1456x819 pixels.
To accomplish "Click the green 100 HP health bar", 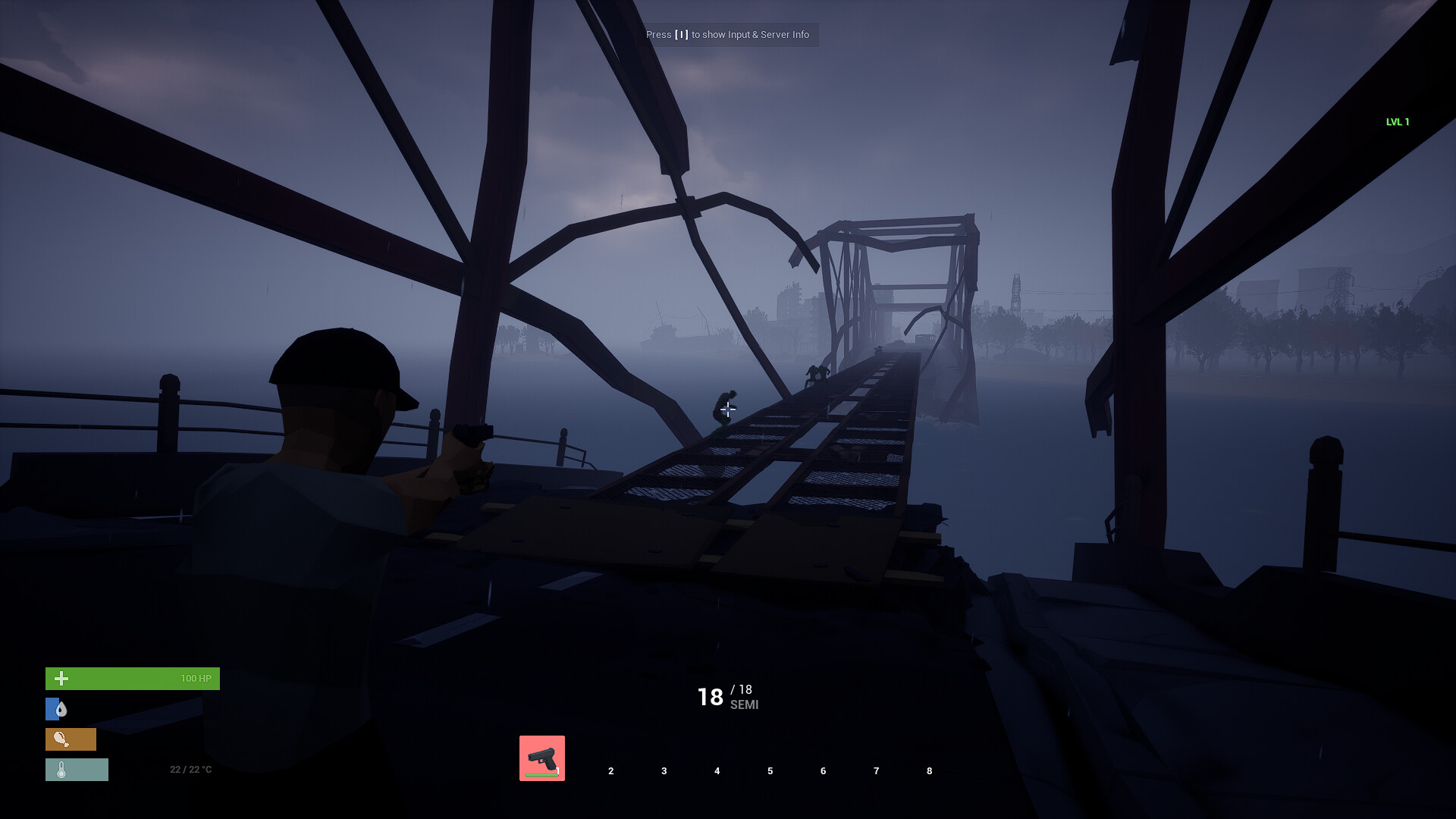I will (133, 678).
